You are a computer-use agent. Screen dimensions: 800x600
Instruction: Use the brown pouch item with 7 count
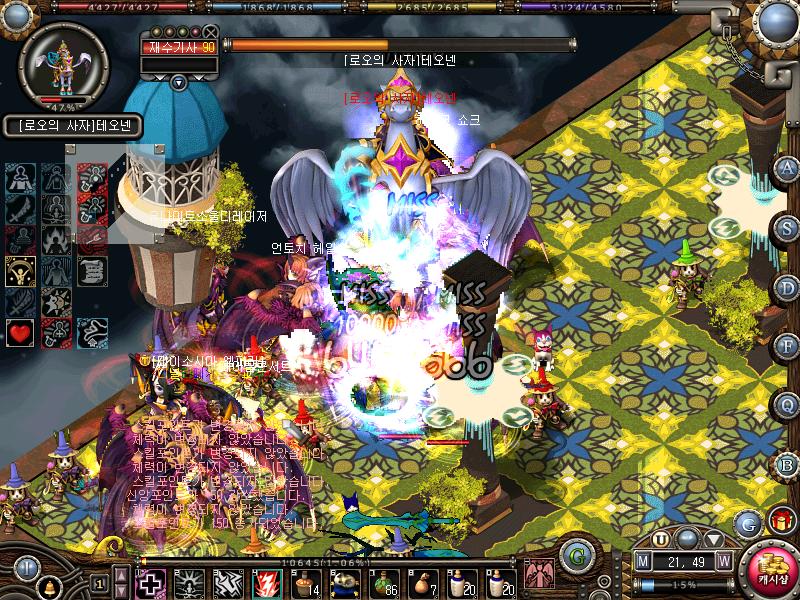pos(424,581)
